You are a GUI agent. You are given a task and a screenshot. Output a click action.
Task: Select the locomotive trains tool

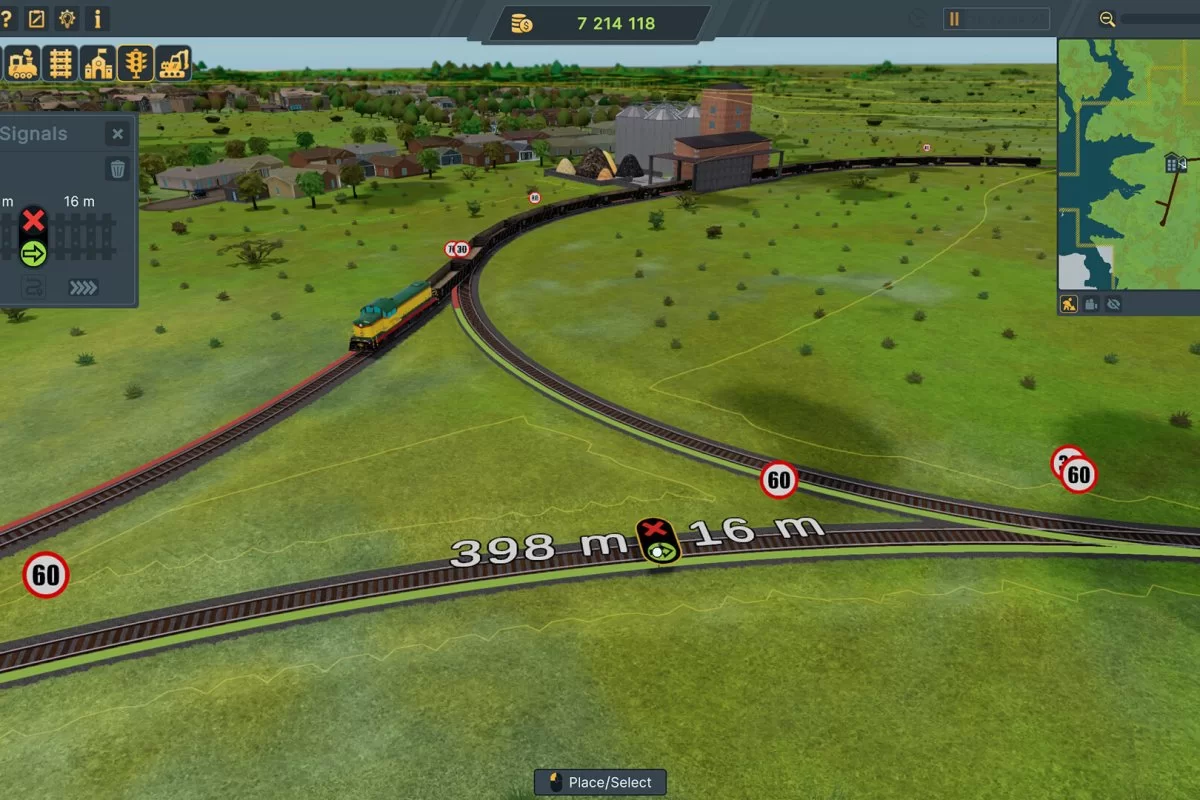[22, 64]
